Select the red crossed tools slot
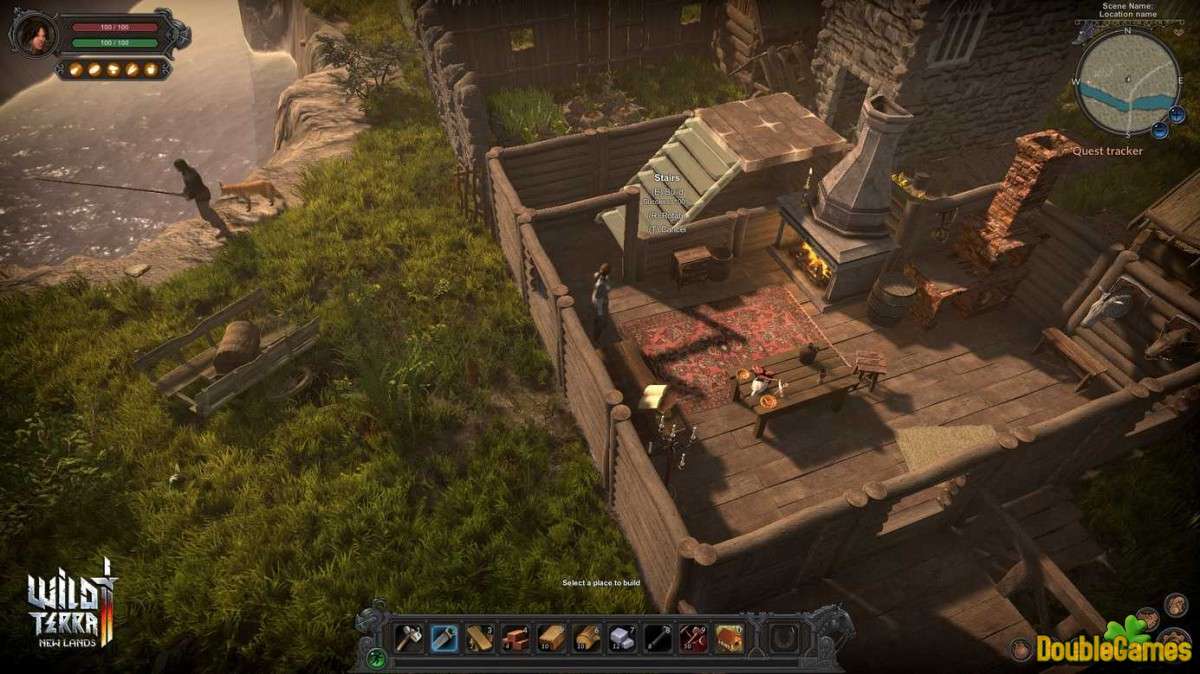 tap(692, 638)
